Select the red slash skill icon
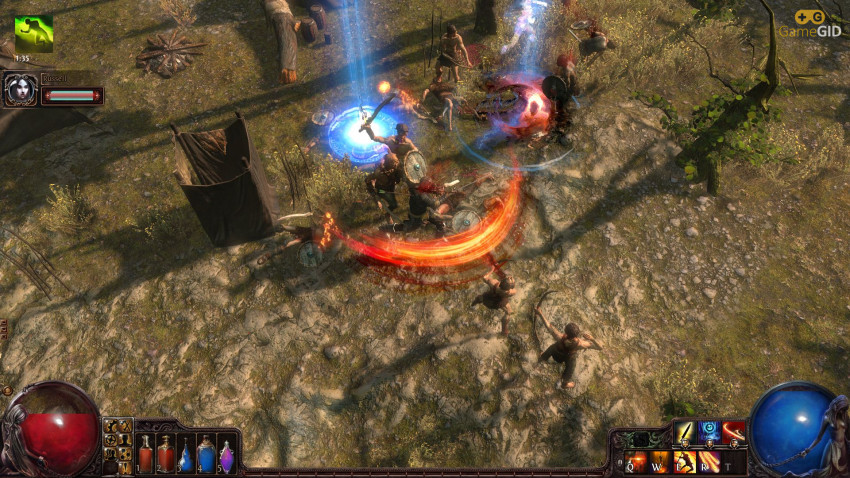 coord(735,432)
